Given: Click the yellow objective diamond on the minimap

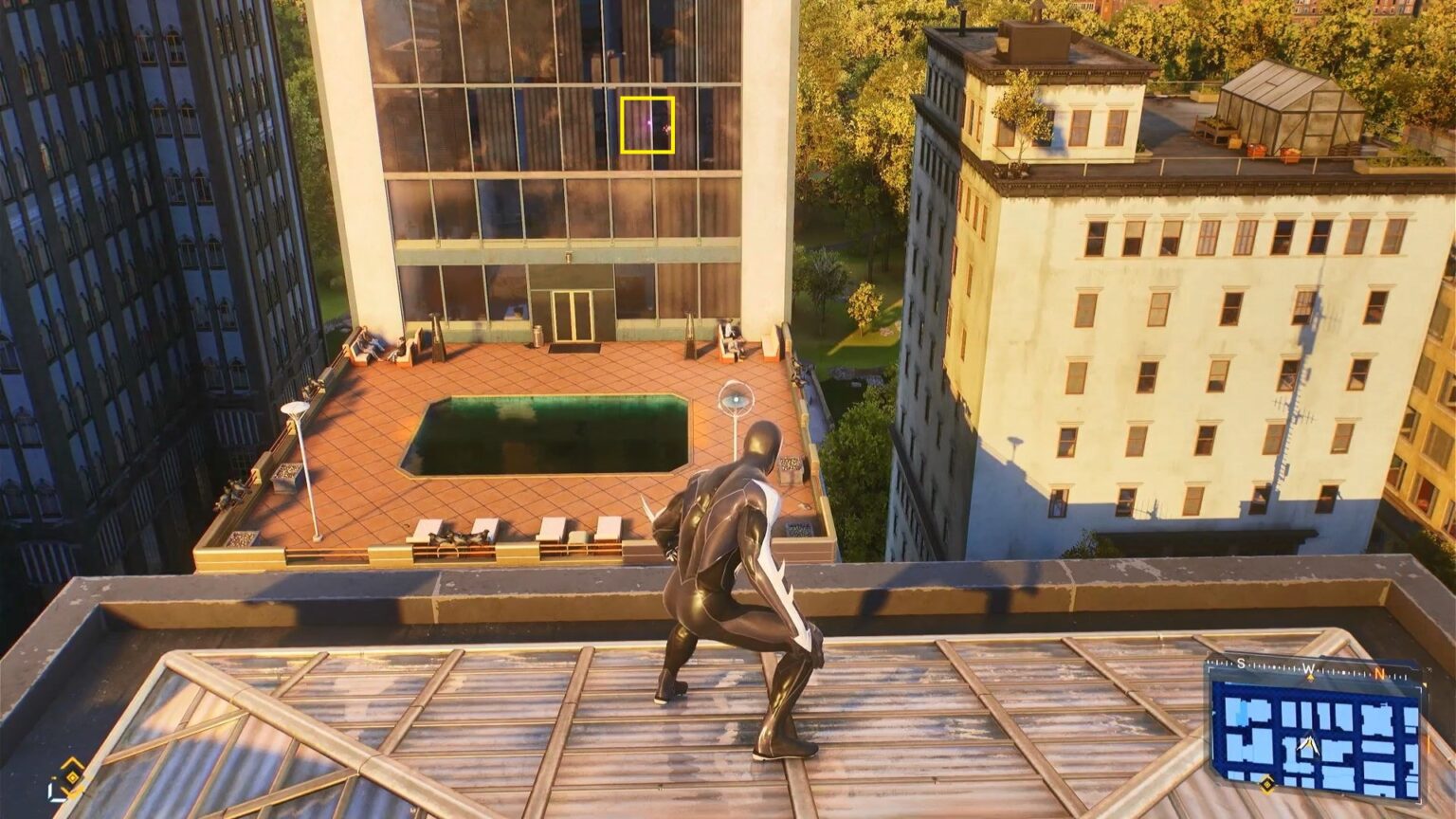Looking at the screenshot, I should 1266,784.
